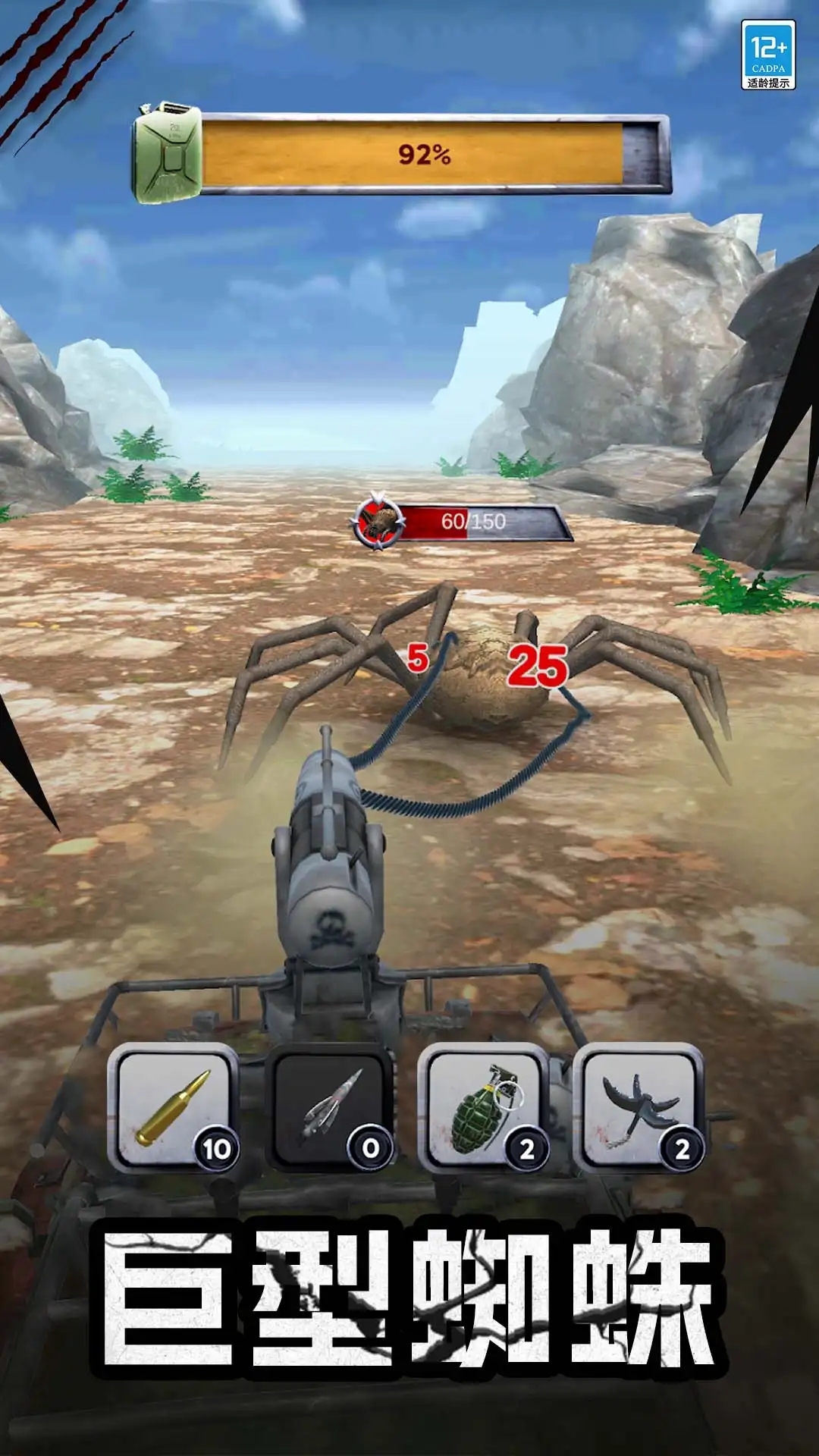
Task: Activate the grappling hook slot
Action: (x=639, y=1107)
